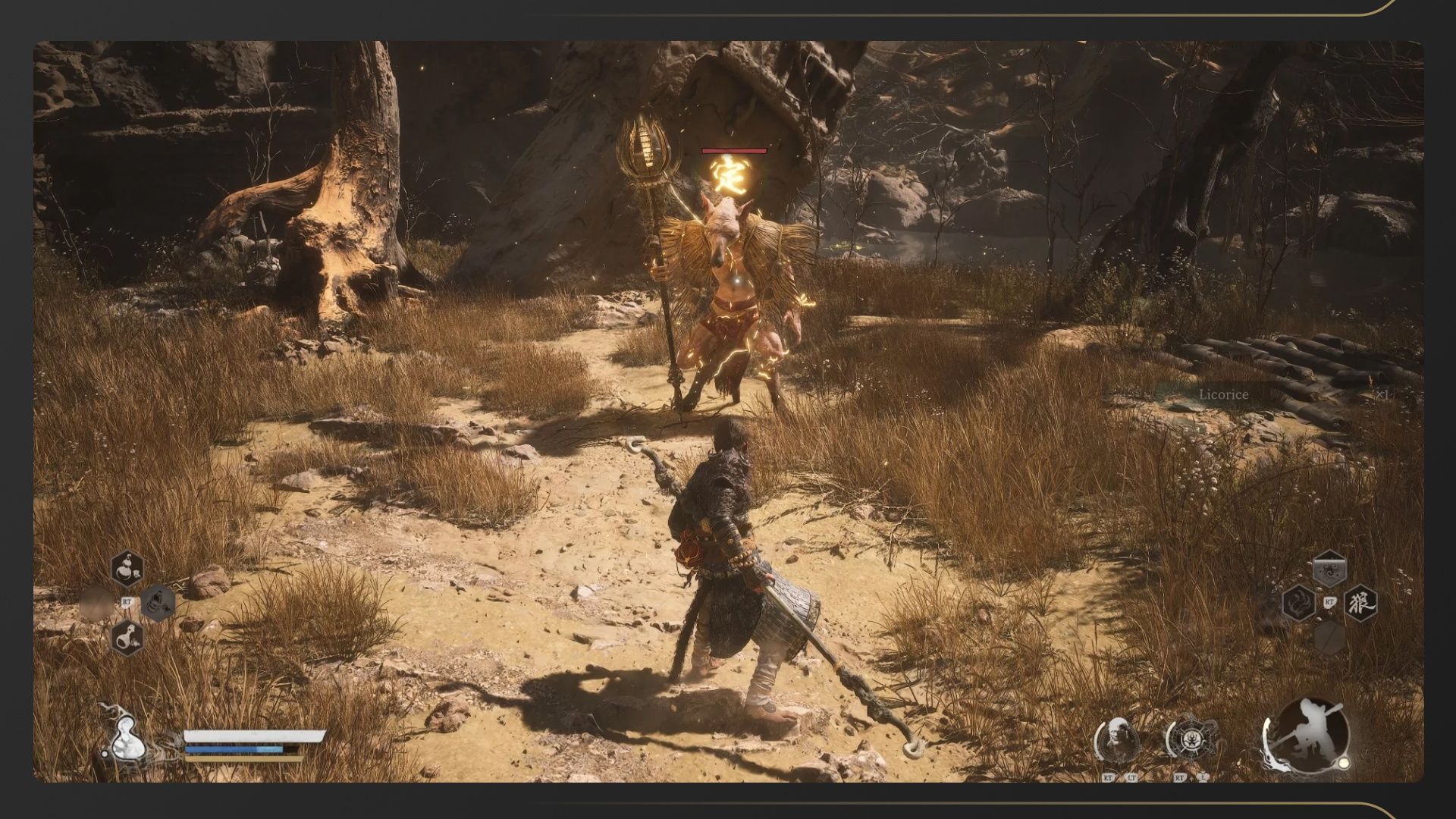Click the Licorice item pickup notification
Viewport: 1456px width, 819px height.
1222,394
